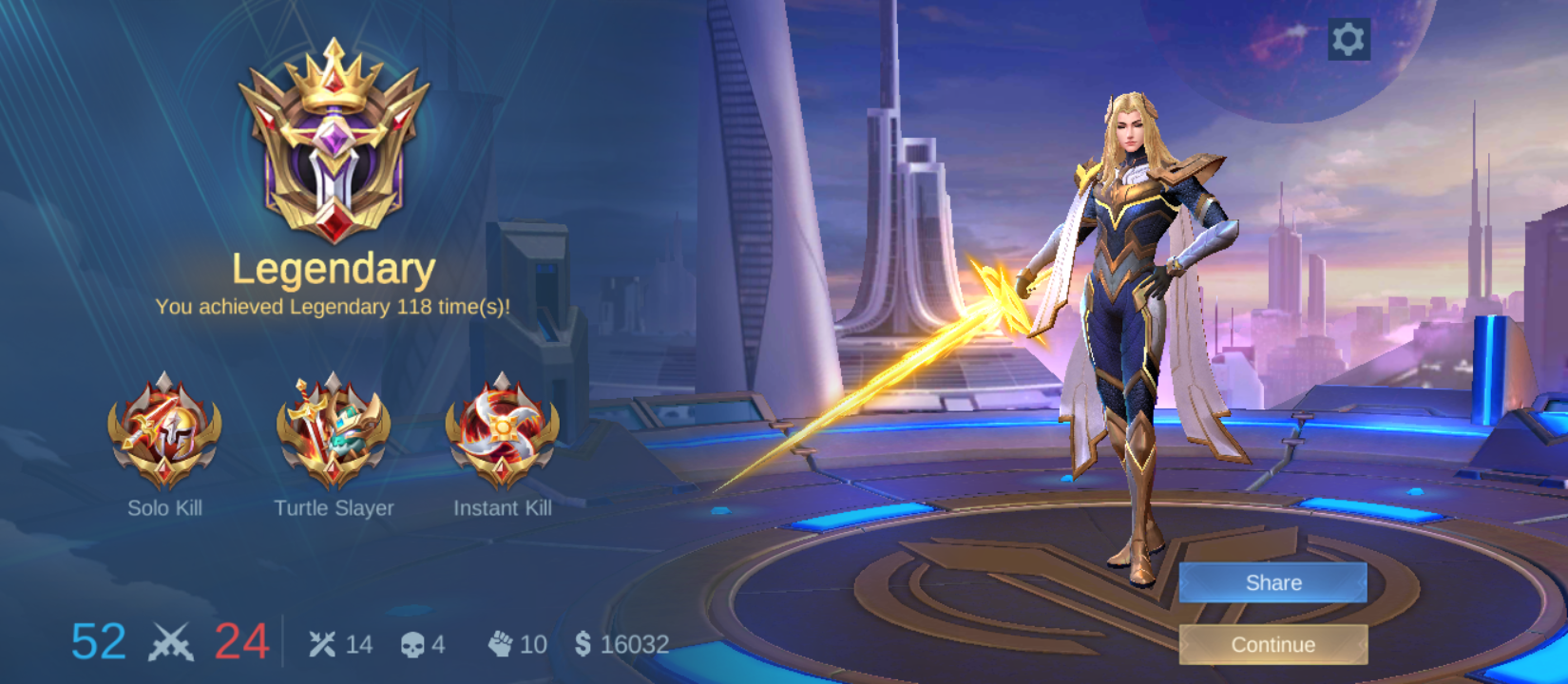Continue past the results screen
This screenshot has width=1568, height=684.
(x=1272, y=644)
